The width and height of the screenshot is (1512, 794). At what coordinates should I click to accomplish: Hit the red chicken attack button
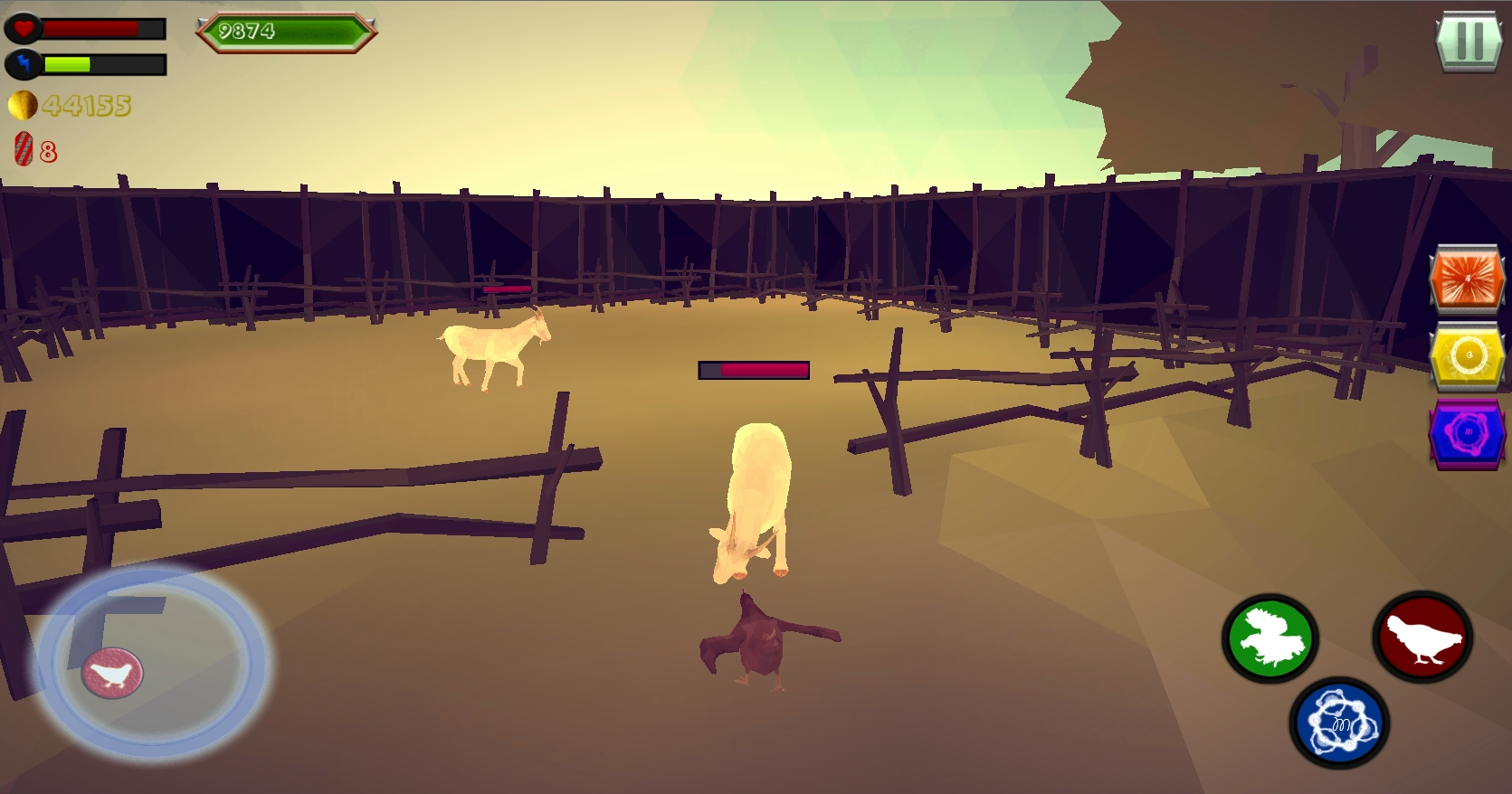coord(1422,638)
